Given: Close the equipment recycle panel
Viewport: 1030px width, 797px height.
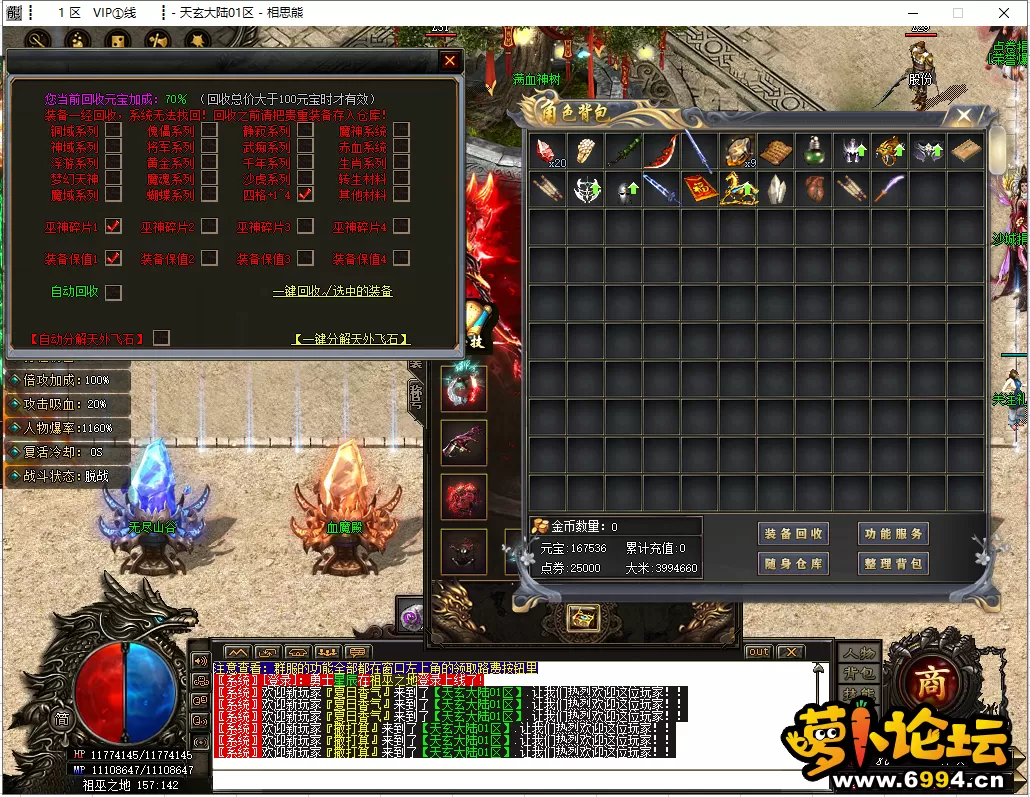Looking at the screenshot, I should [x=450, y=61].
